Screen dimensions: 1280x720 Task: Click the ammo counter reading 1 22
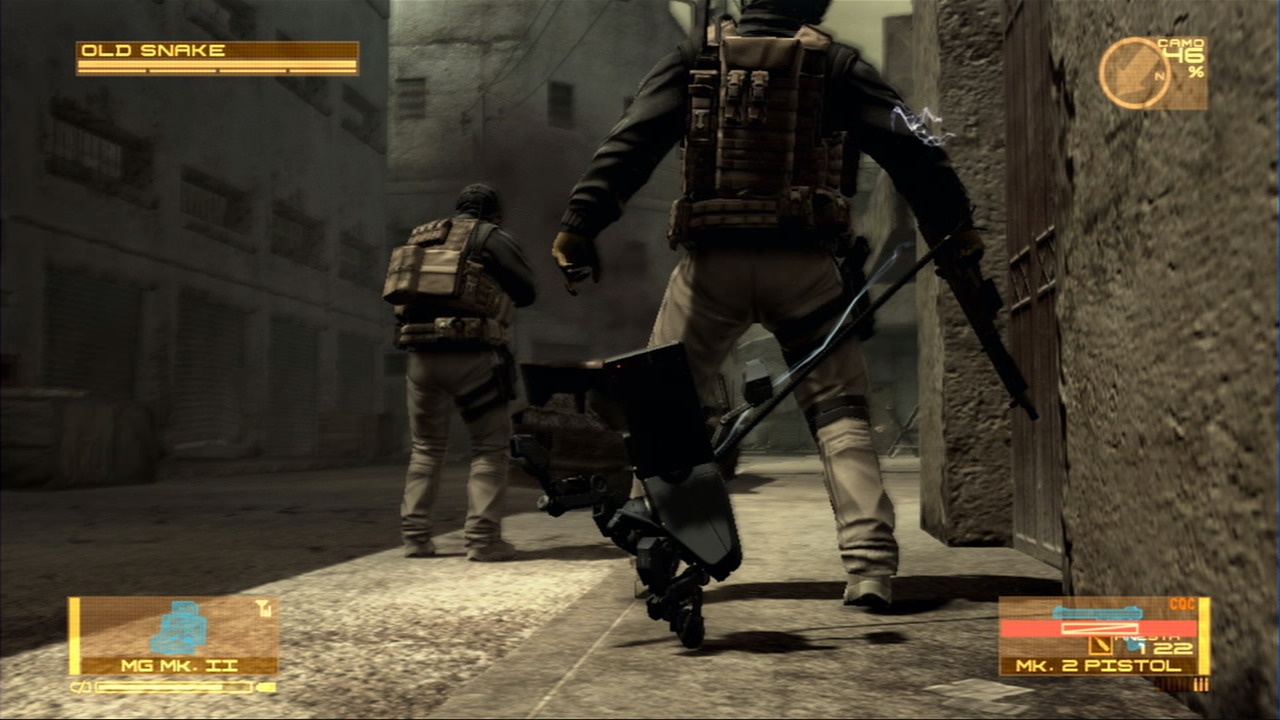coord(1165,648)
